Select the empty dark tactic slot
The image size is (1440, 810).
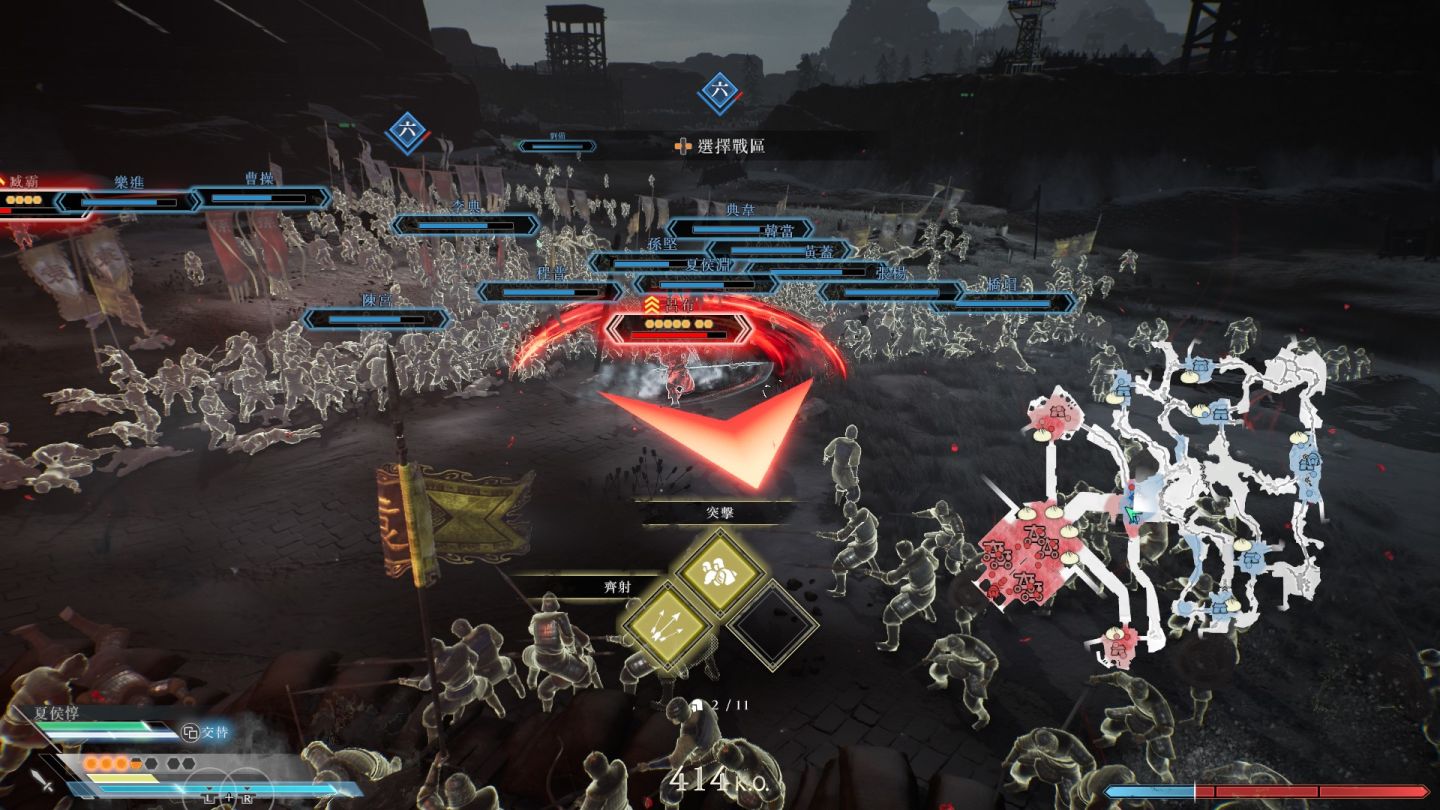pyautogui.click(x=772, y=627)
